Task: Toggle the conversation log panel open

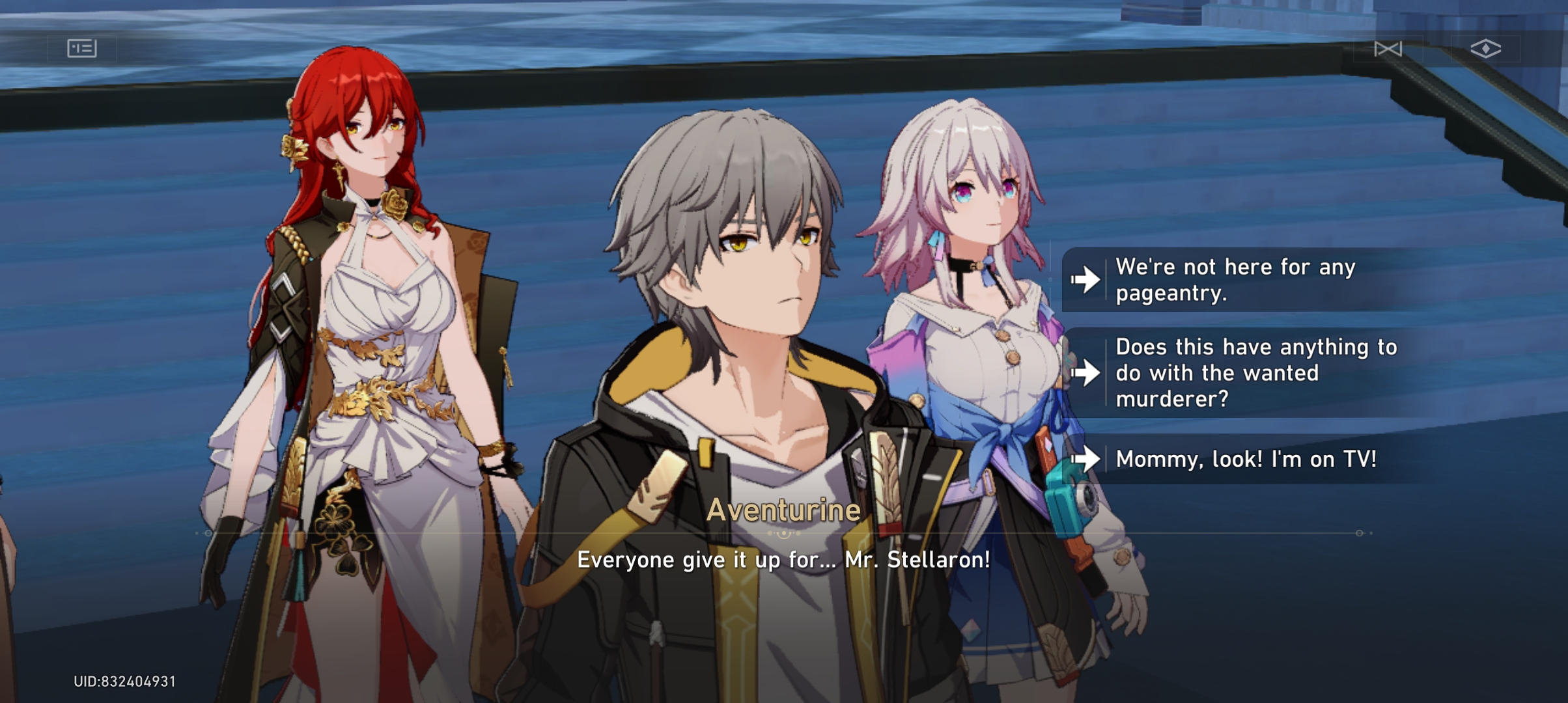Action: [83, 48]
